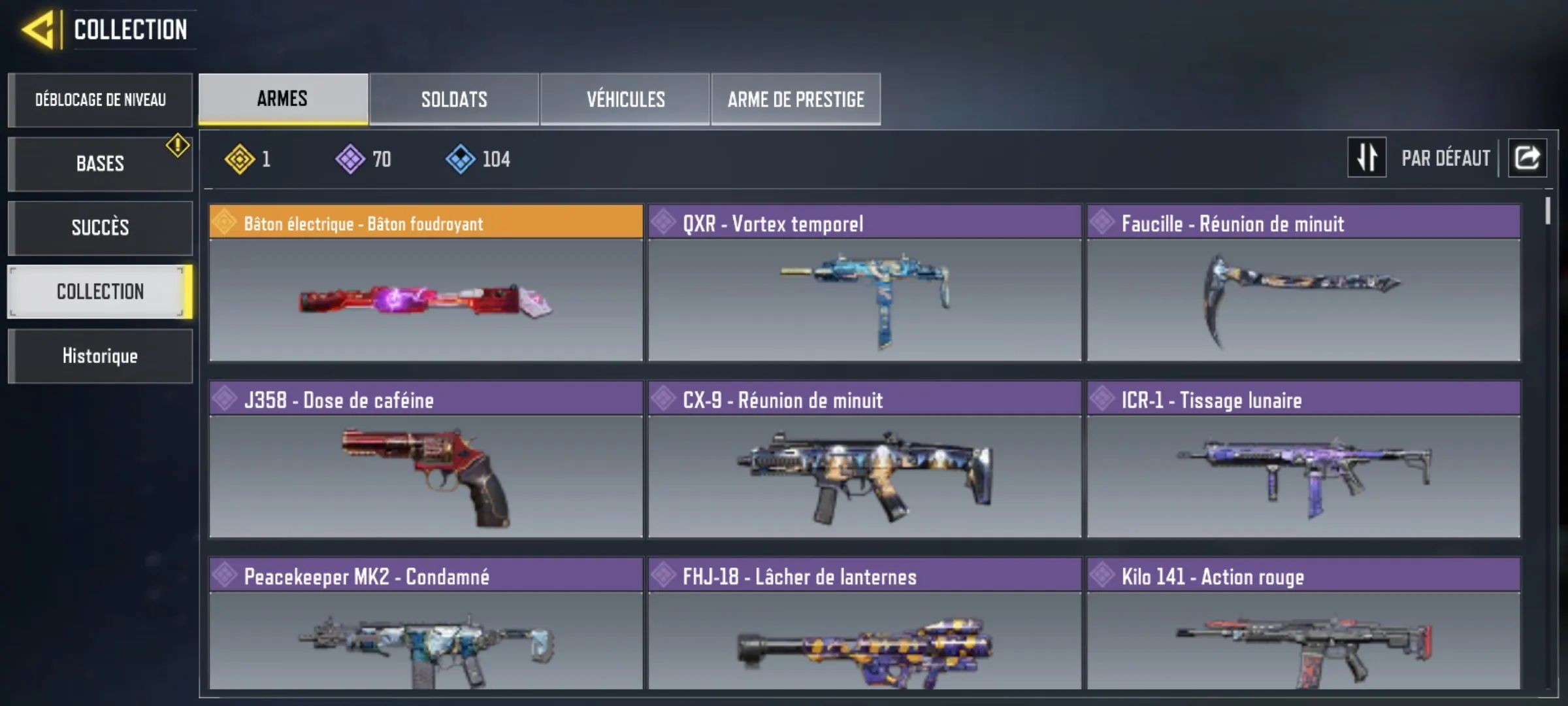Open the Historique section
Viewport: 1568px width, 706px height.
(100, 356)
